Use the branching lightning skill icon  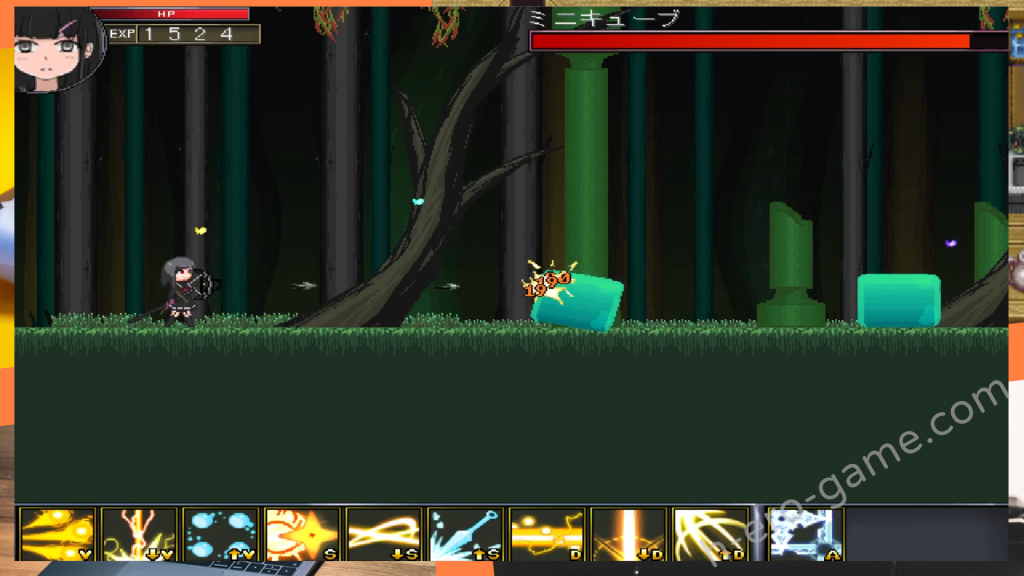139,534
